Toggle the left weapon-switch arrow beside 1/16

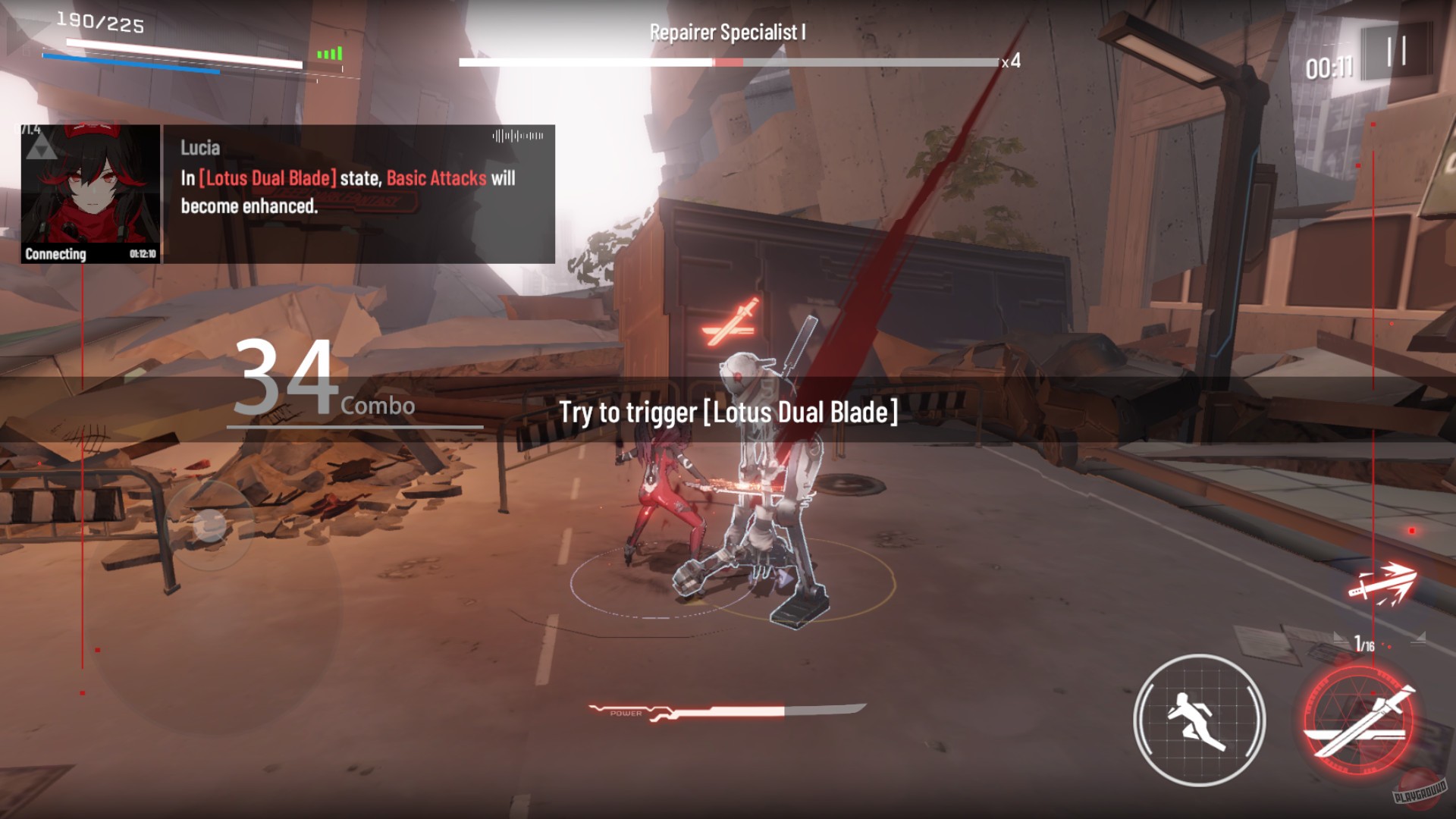tap(1341, 638)
